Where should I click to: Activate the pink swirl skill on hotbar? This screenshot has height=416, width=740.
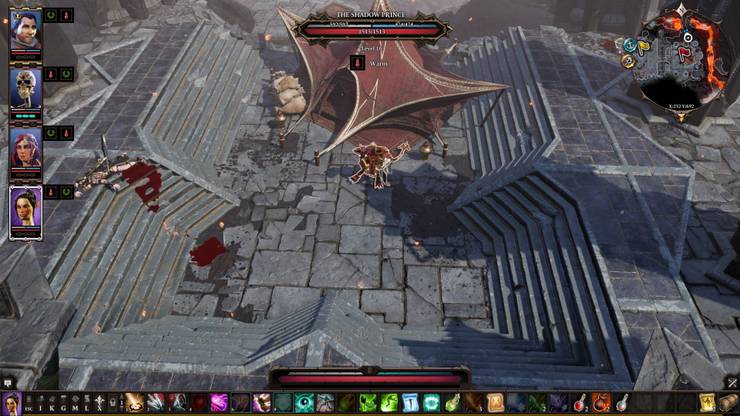click(x=218, y=402)
